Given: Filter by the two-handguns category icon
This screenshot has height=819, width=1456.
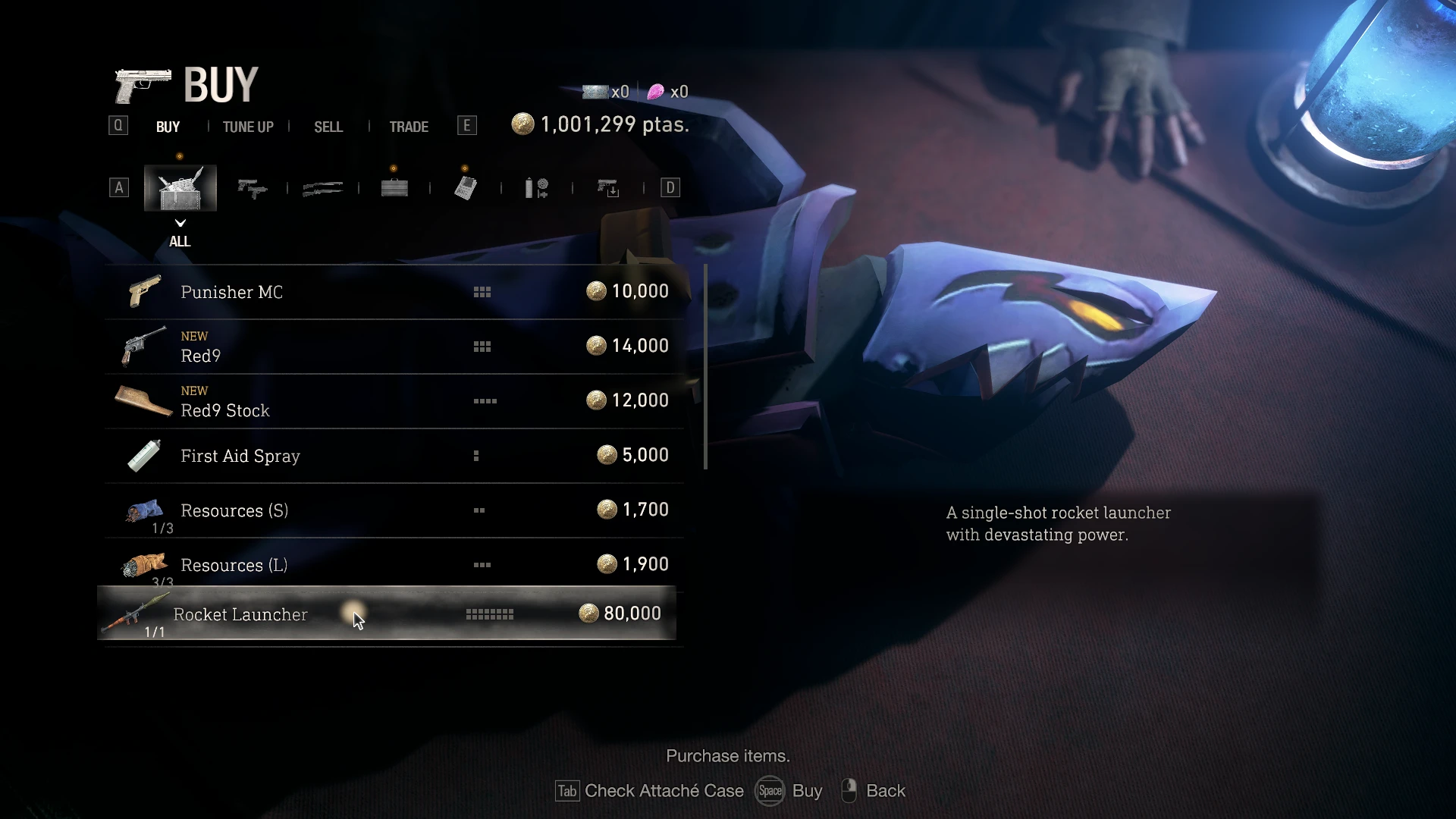Looking at the screenshot, I should pos(252,188).
